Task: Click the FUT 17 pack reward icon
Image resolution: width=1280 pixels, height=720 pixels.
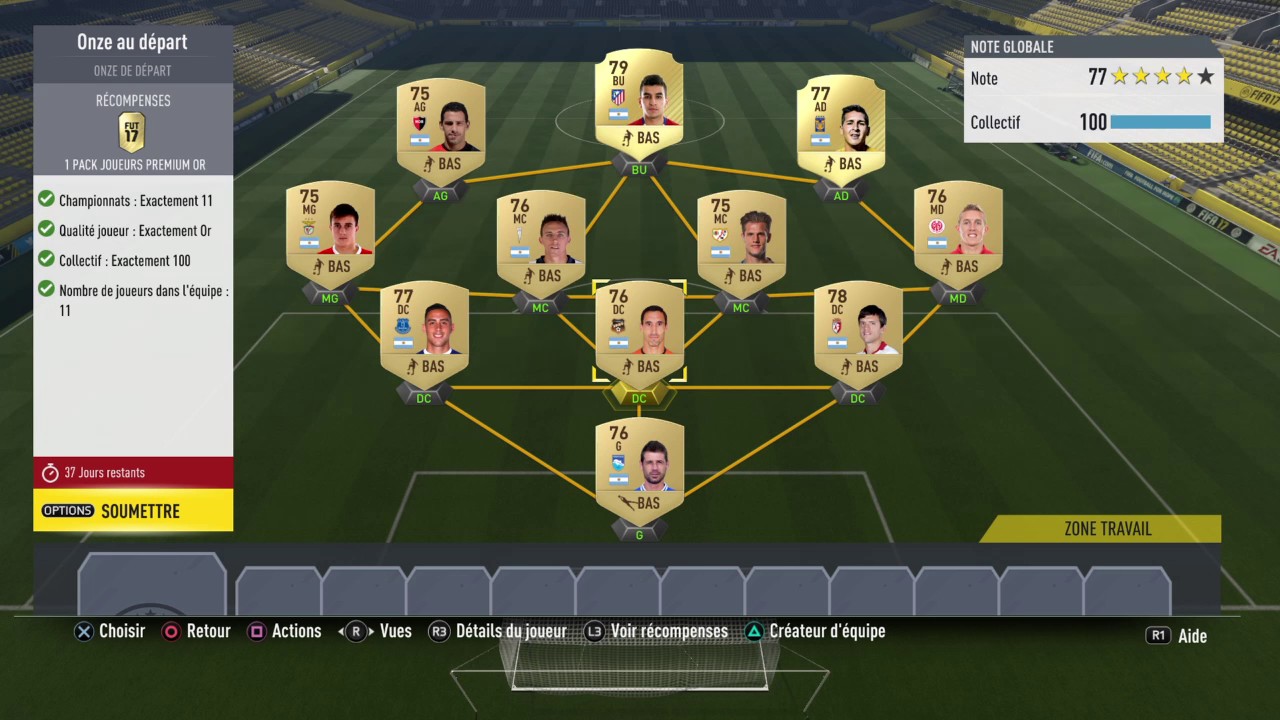Action: pyautogui.click(x=132, y=131)
